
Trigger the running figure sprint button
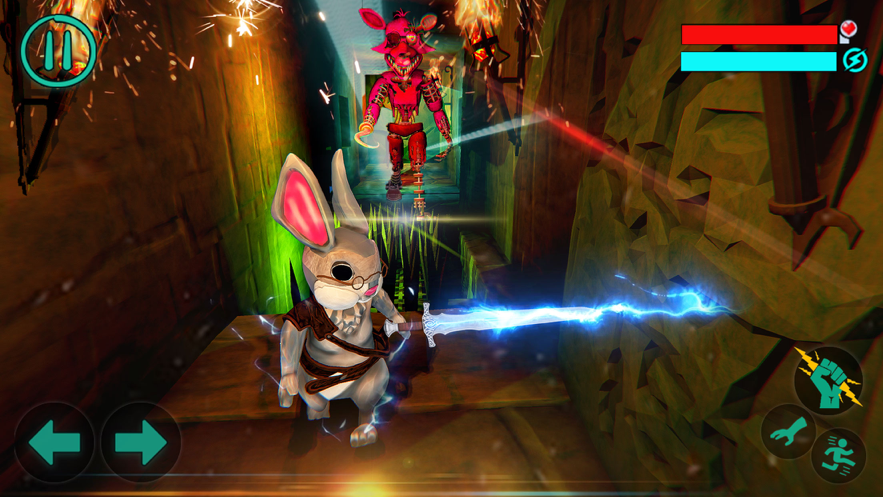[839, 455]
